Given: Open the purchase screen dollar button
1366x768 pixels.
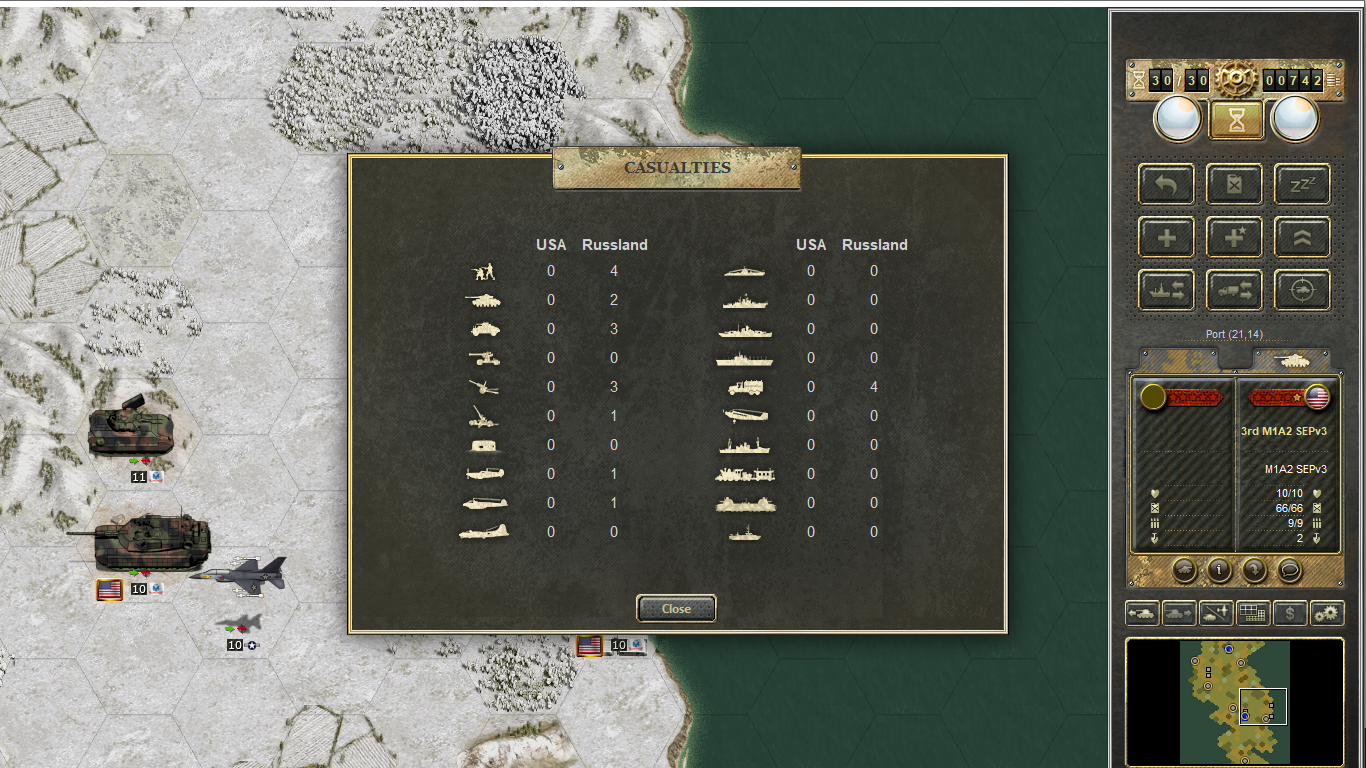Looking at the screenshot, I should click(1290, 613).
